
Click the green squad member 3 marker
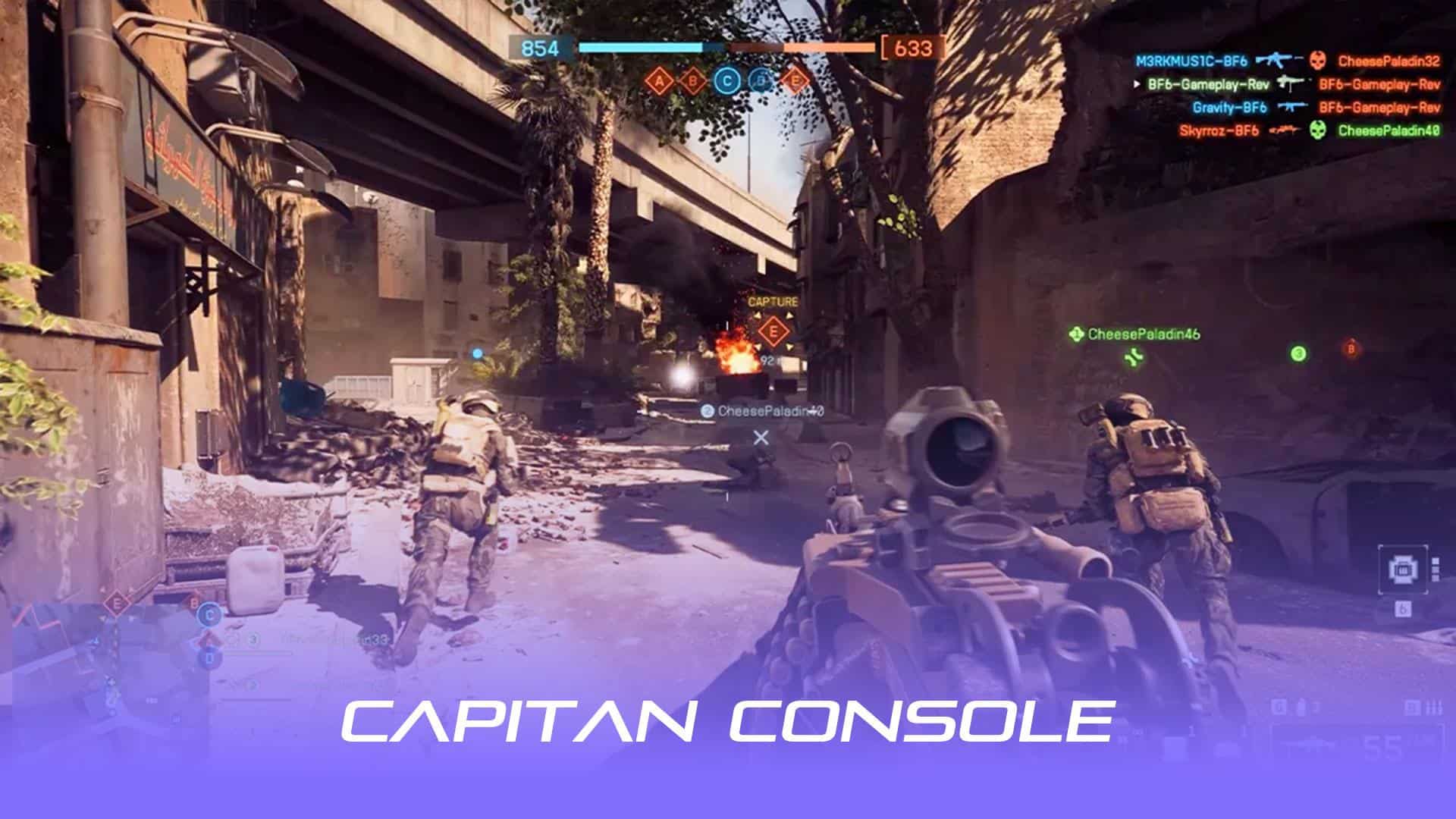pyautogui.click(x=1298, y=353)
